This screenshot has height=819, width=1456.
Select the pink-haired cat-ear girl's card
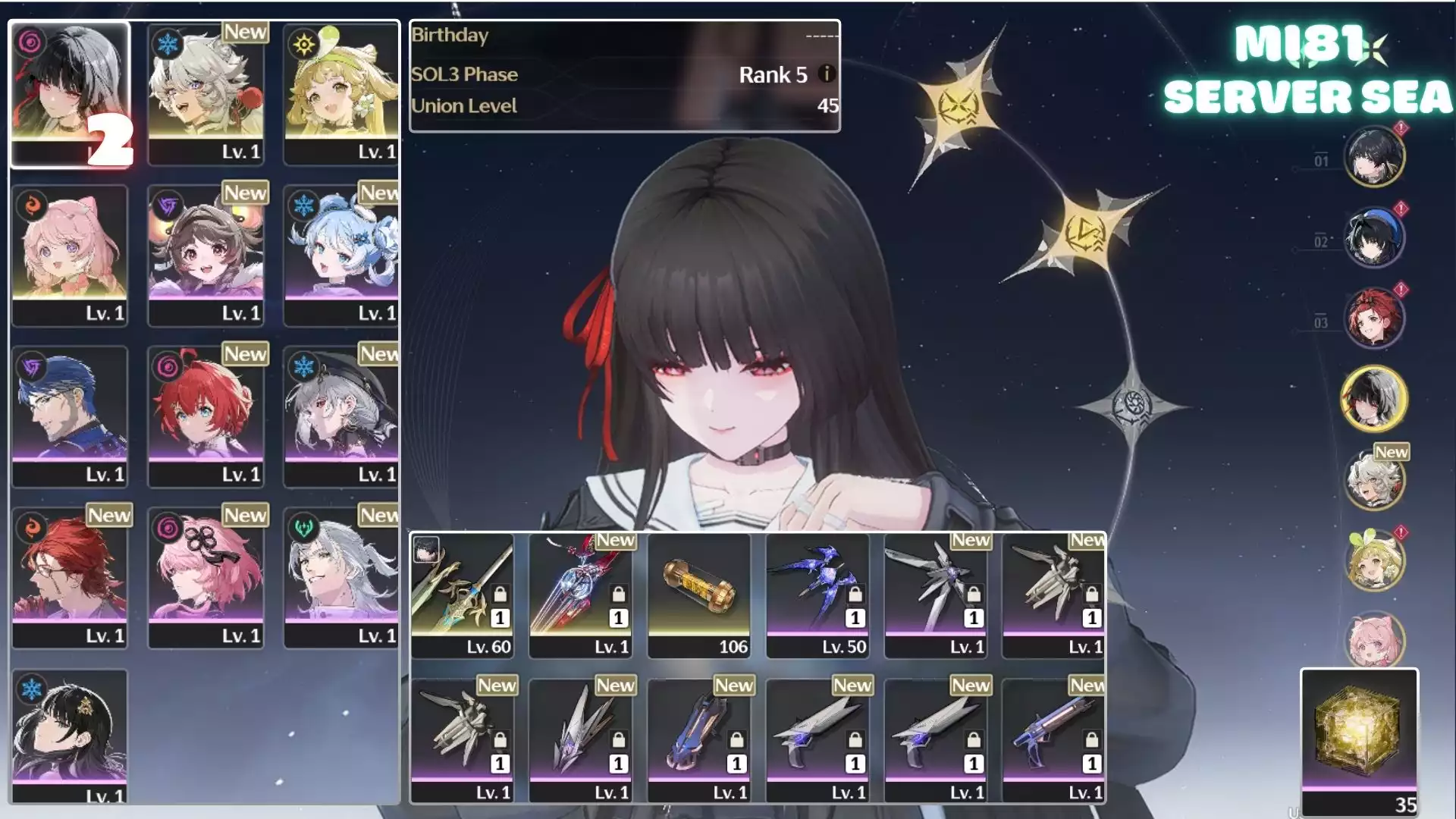pos(70,256)
